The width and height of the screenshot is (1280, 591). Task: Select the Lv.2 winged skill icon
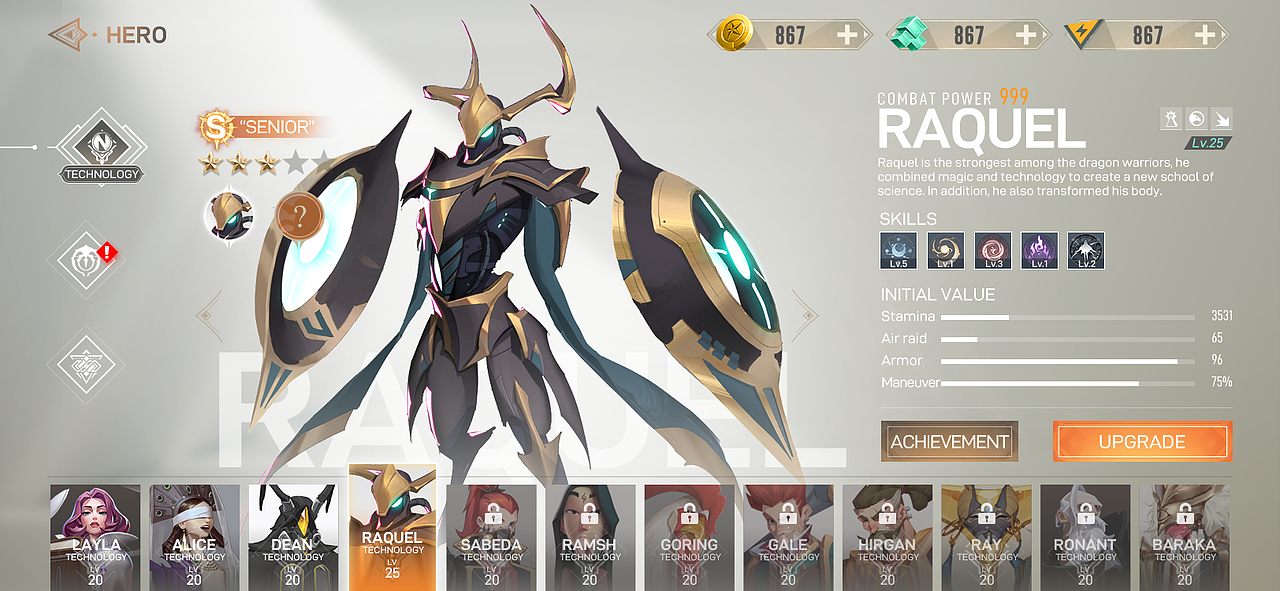1086,250
